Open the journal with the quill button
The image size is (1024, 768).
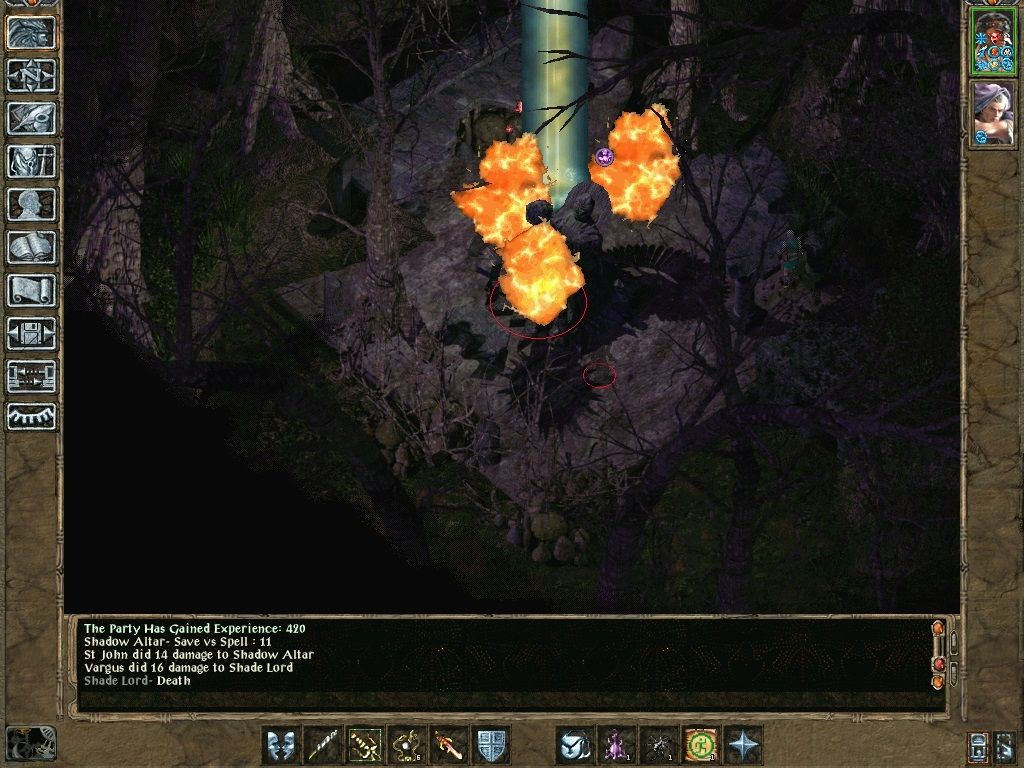[x=31, y=119]
